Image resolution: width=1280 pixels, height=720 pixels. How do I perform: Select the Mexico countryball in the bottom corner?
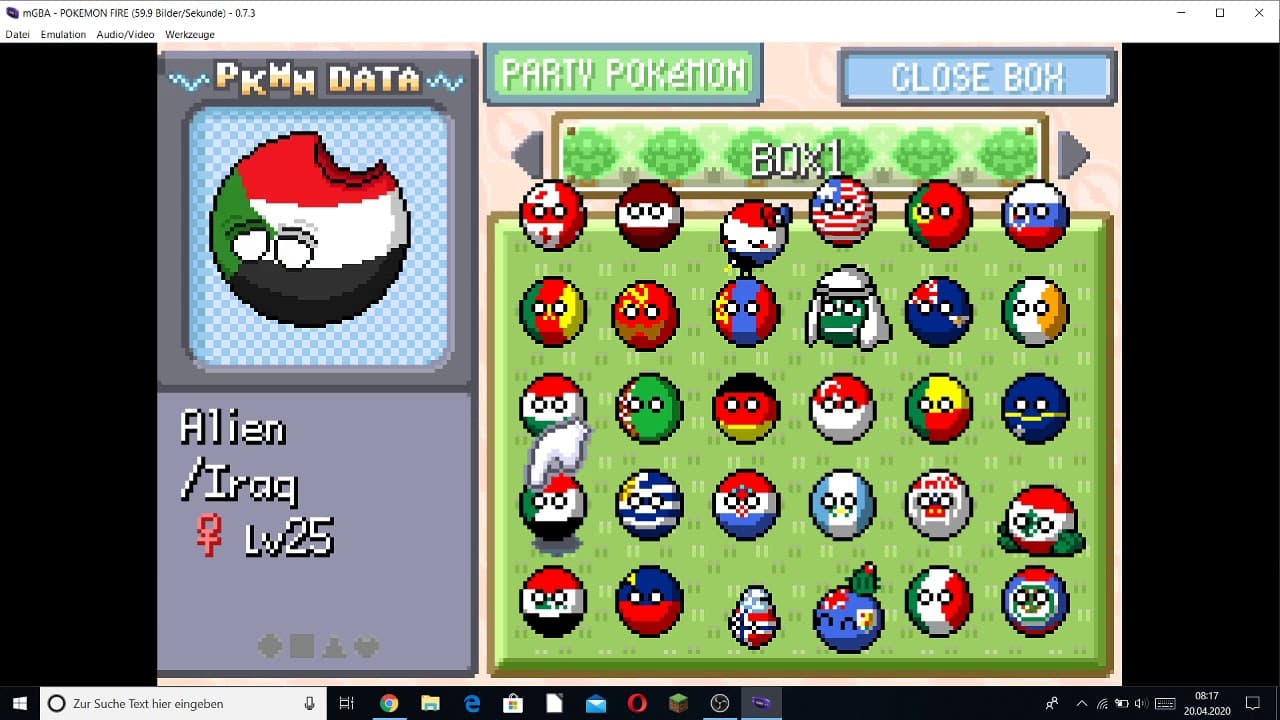click(x=1033, y=603)
